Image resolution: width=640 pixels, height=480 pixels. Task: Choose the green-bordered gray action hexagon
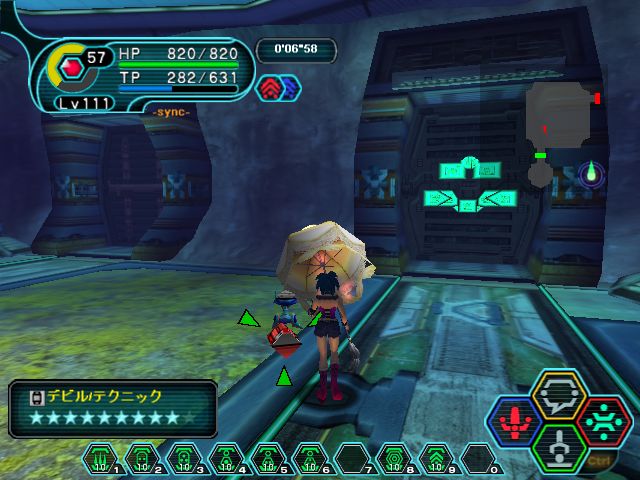pos(560,446)
